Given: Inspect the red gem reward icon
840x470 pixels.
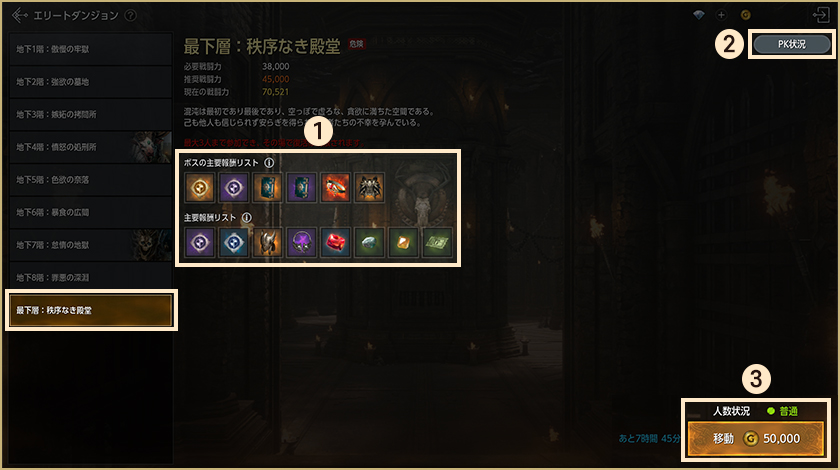Looking at the screenshot, I should coord(336,242).
